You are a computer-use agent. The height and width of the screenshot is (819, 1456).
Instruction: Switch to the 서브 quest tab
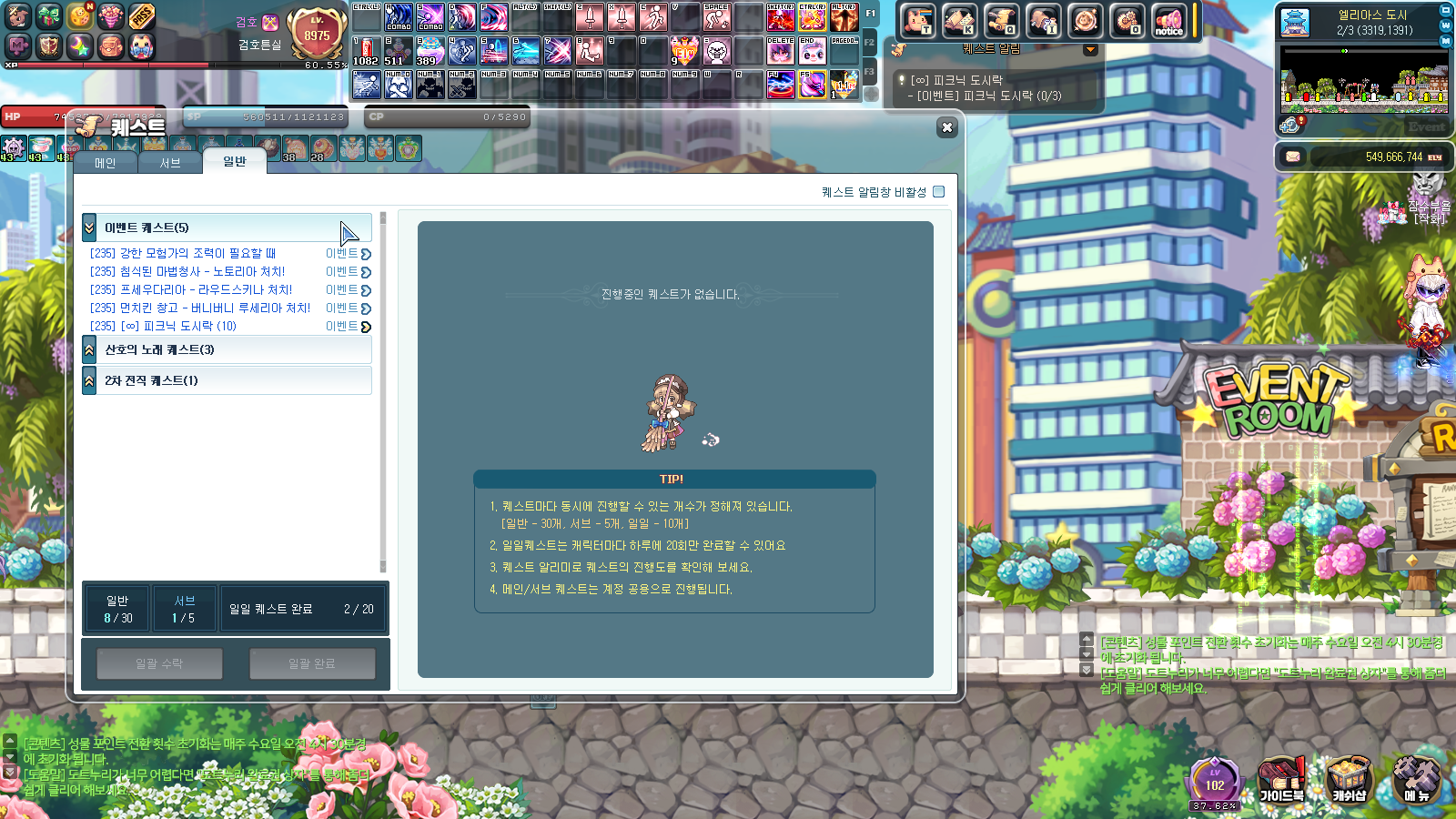[x=170, y=163]
